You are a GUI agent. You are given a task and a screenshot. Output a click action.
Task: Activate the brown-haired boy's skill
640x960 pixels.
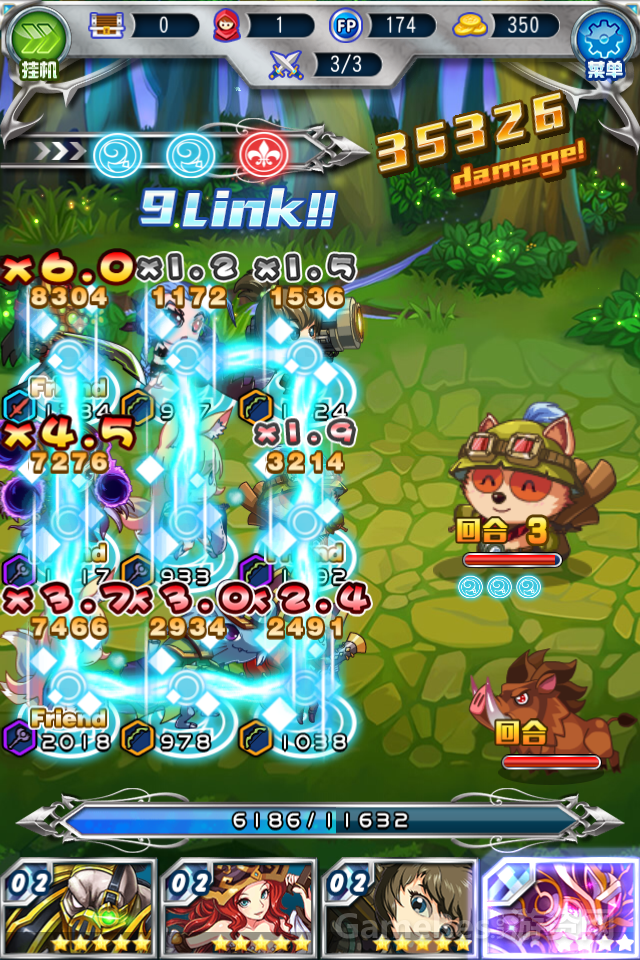(400, 908)
